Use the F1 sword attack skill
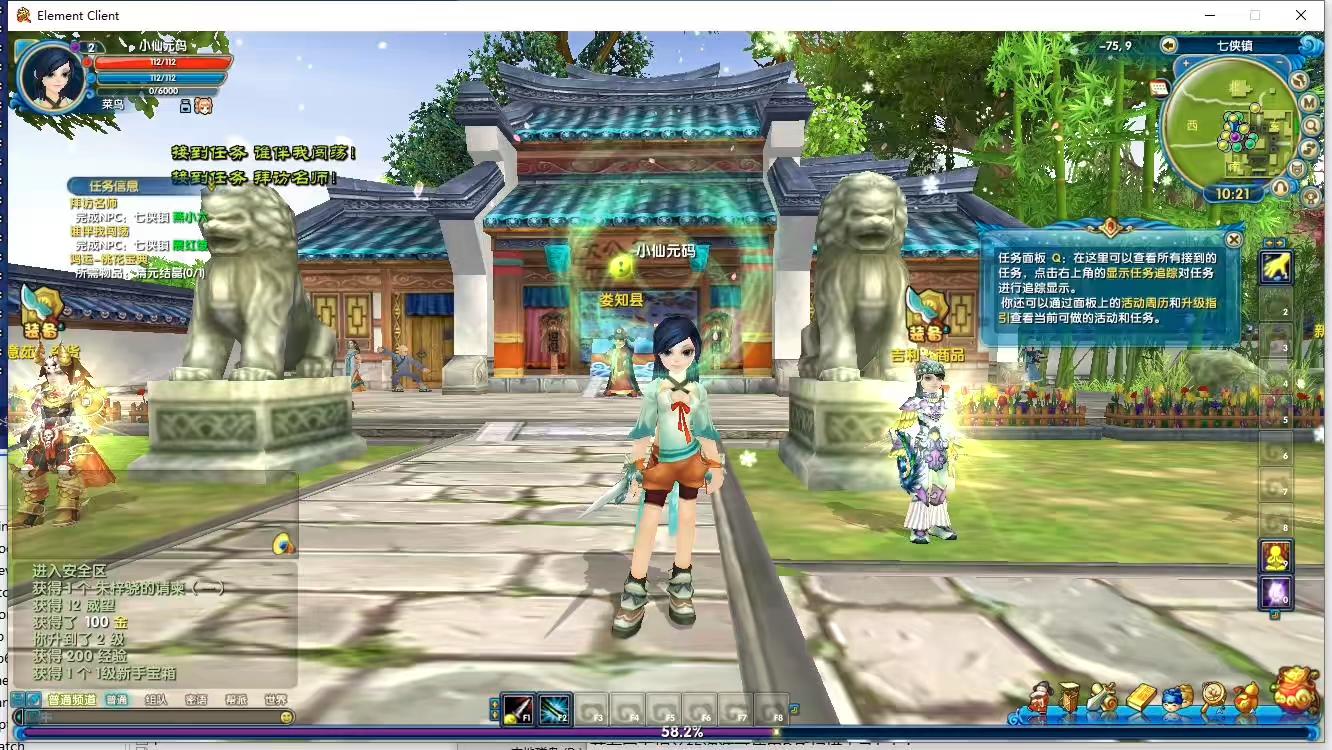1332x750 pixels. pyautogui.click(x=517, y=709)
